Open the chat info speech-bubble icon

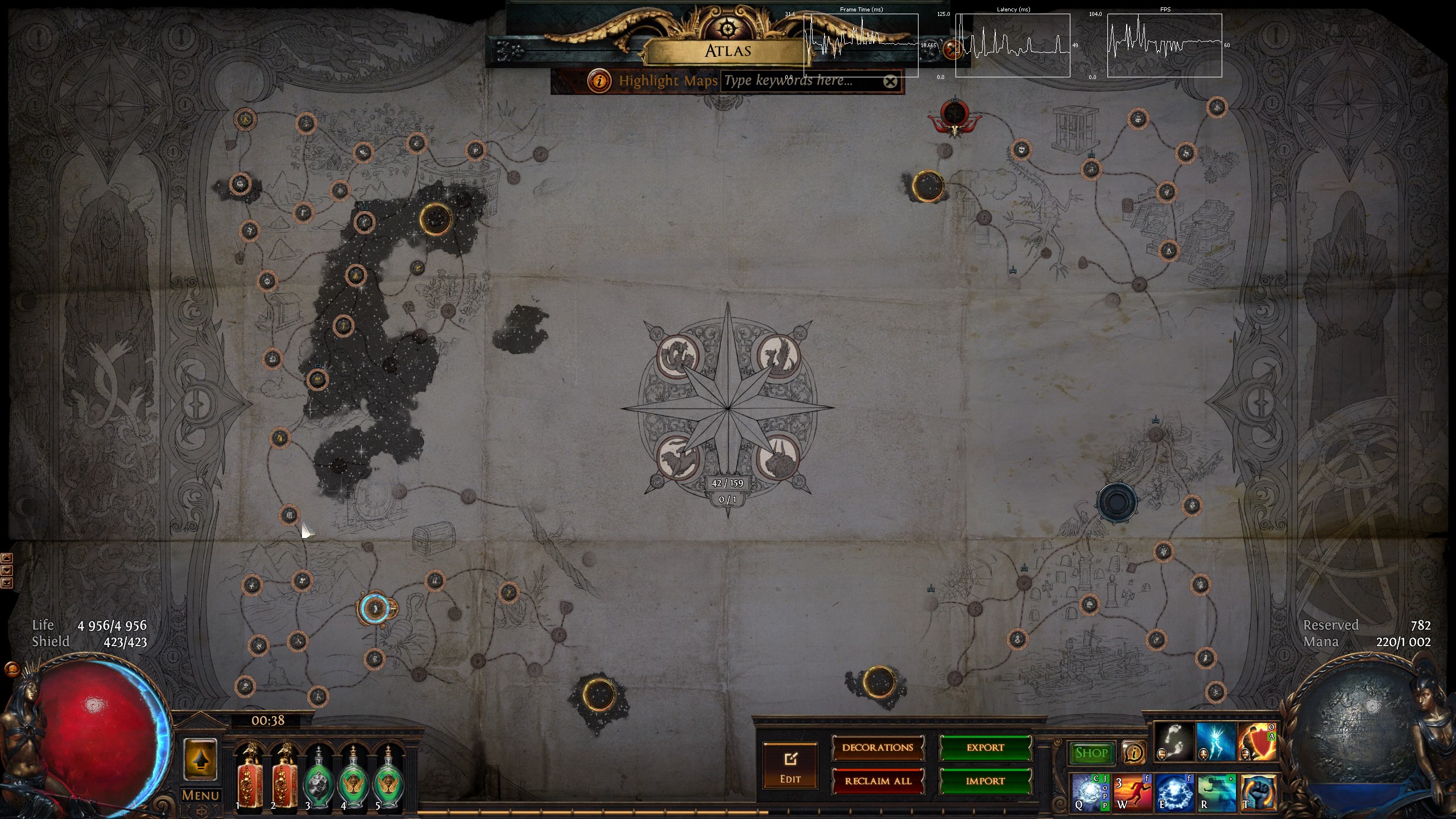[1134, 753]
